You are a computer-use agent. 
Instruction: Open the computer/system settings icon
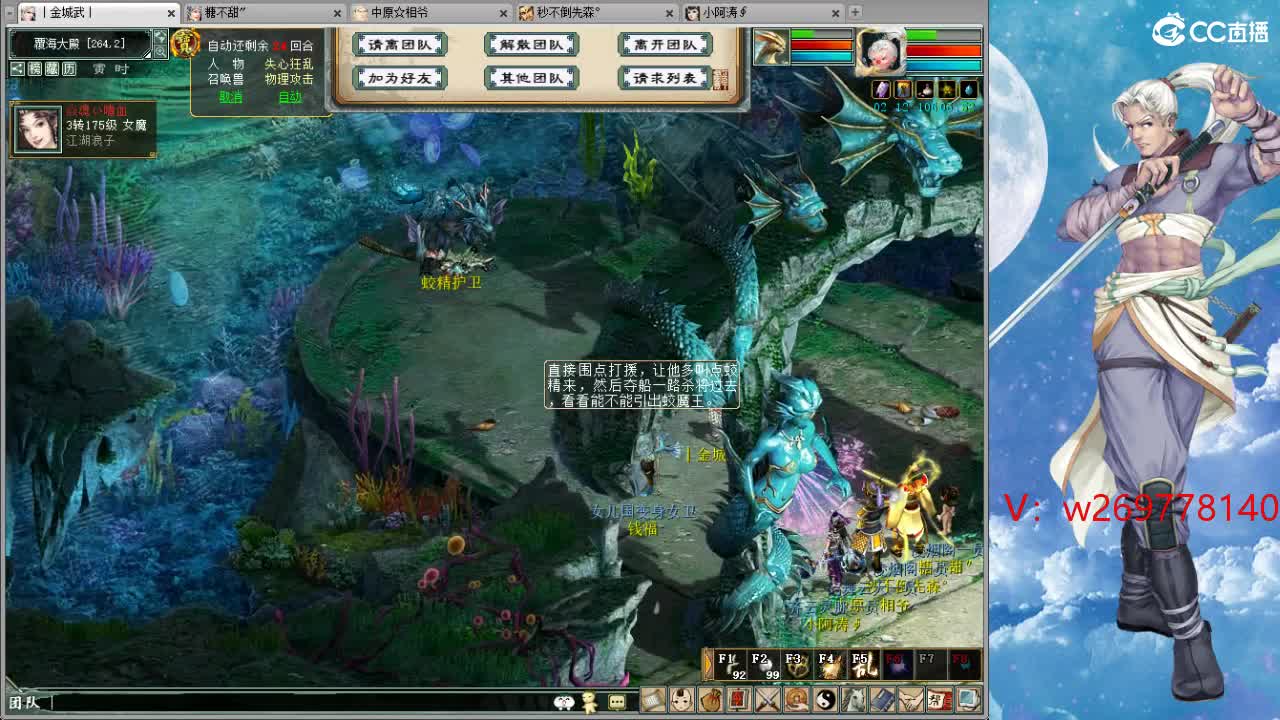coord(966,701)
